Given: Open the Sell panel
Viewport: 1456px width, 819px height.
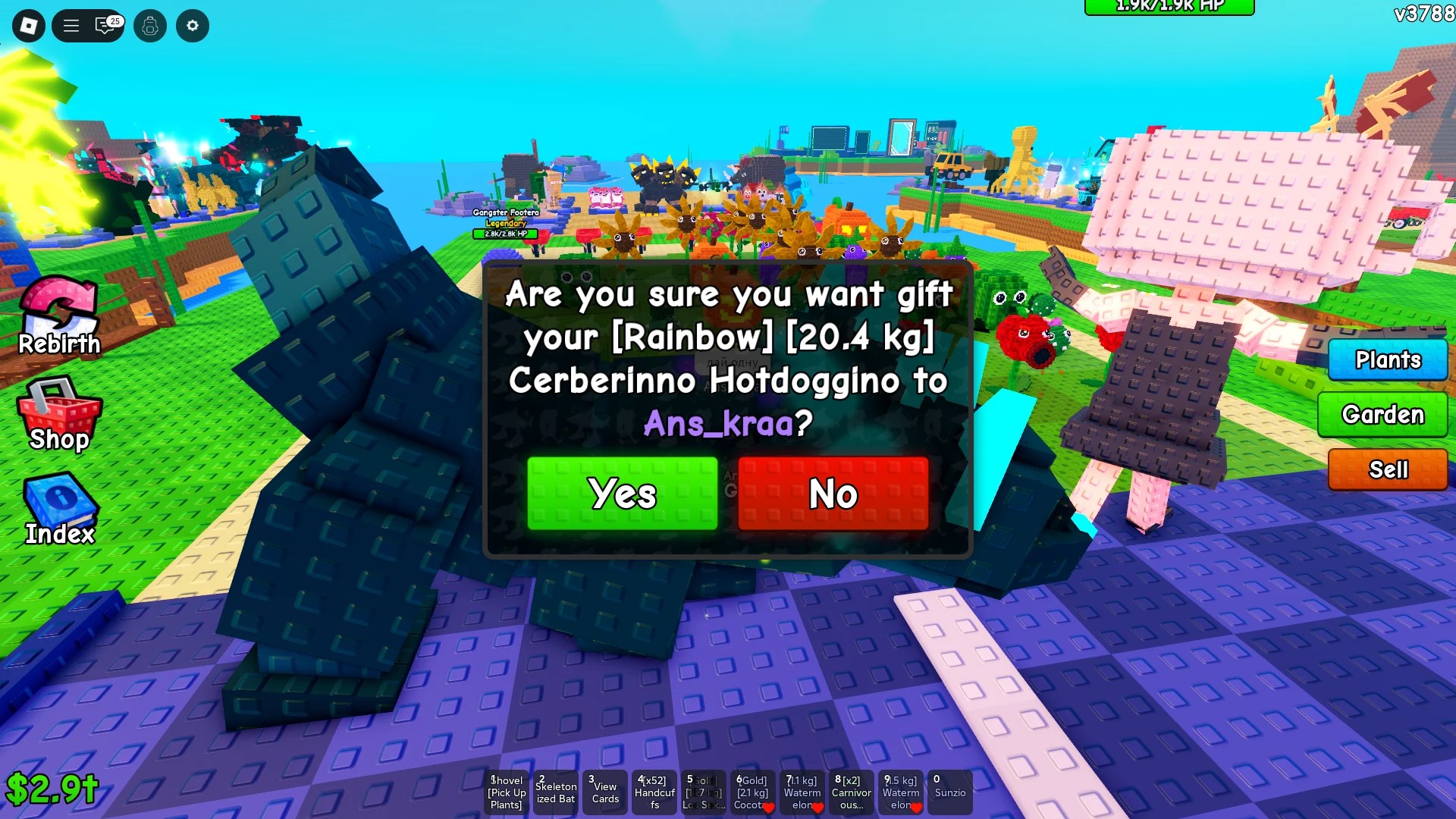Looking at the screenshot, I should click(x=1387, y=469).
